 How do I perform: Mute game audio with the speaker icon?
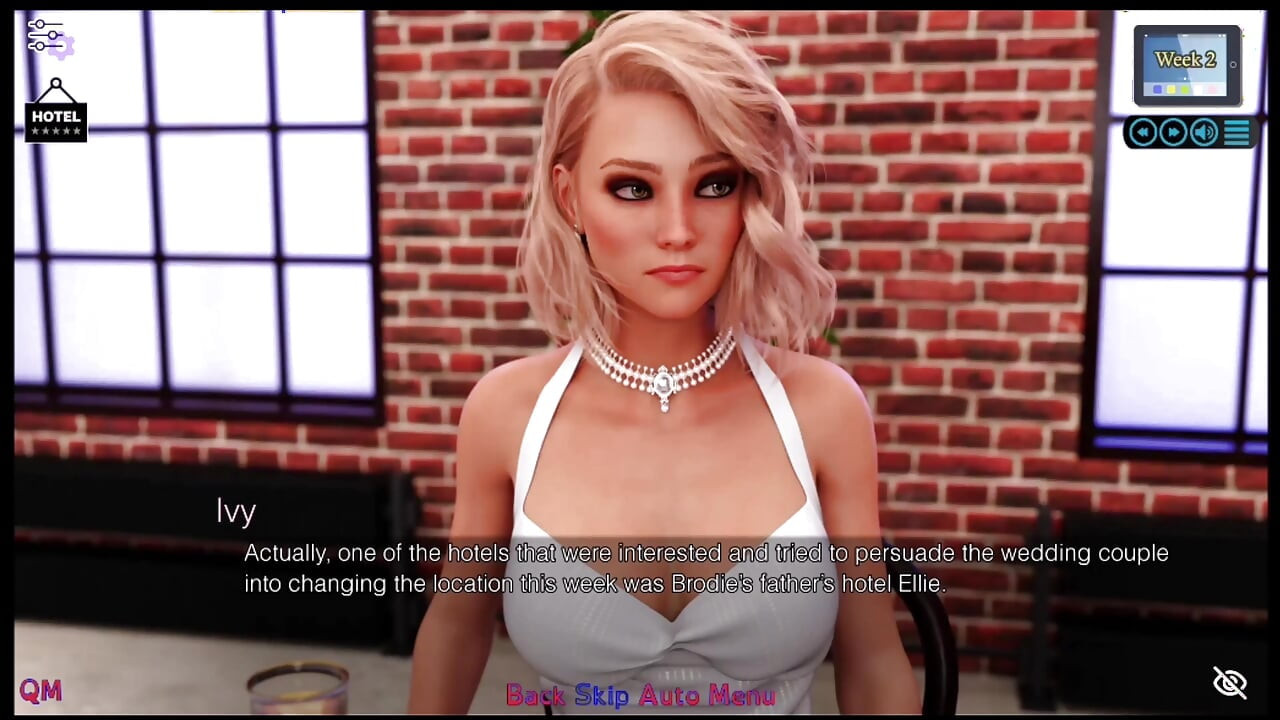pyautogui.click(x=1203, y=131)
